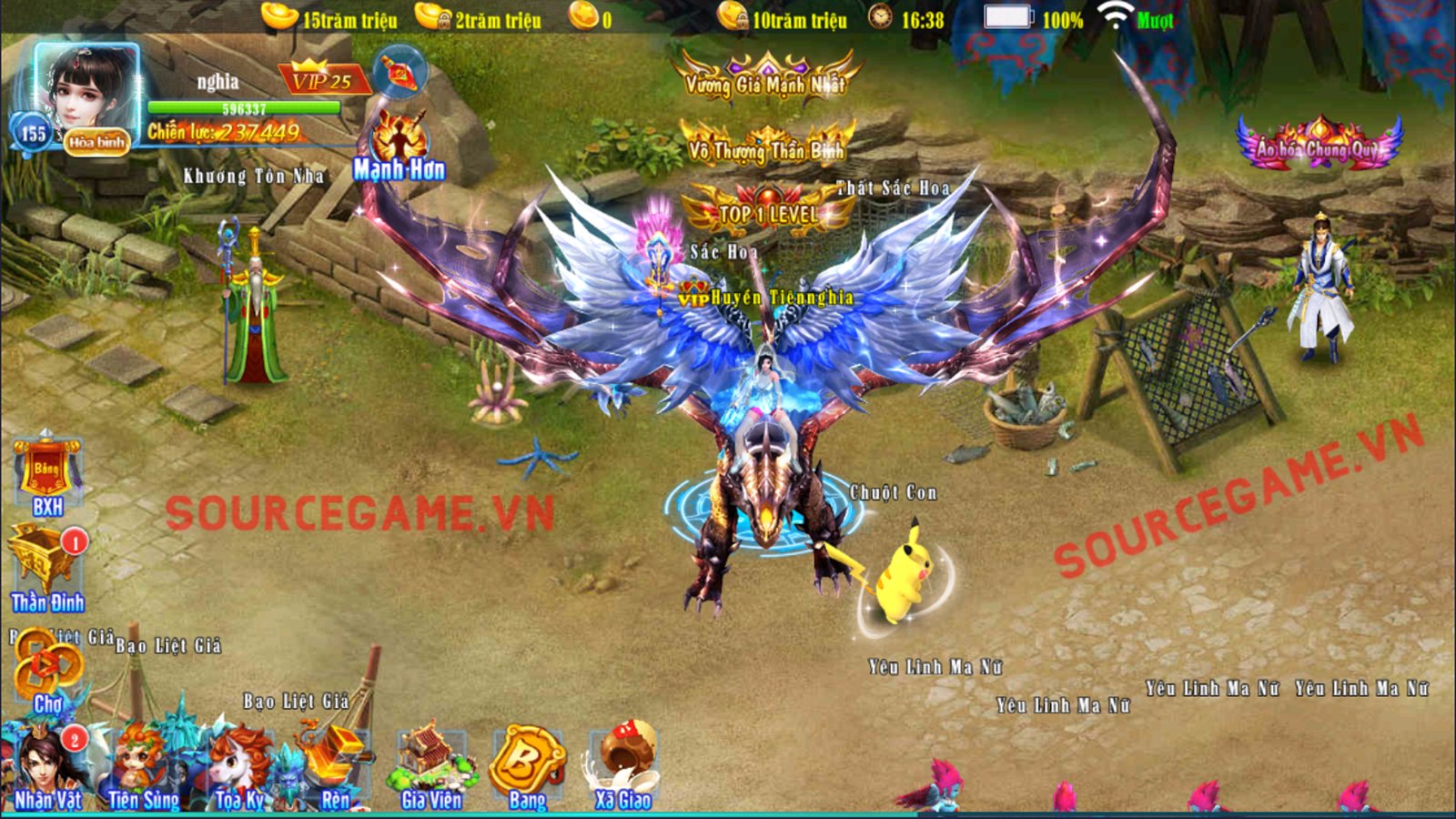The width and height of the screenshot is (1456, 819).
Task: Open the BXH ranking board
Action: click(x=46, y=475)
